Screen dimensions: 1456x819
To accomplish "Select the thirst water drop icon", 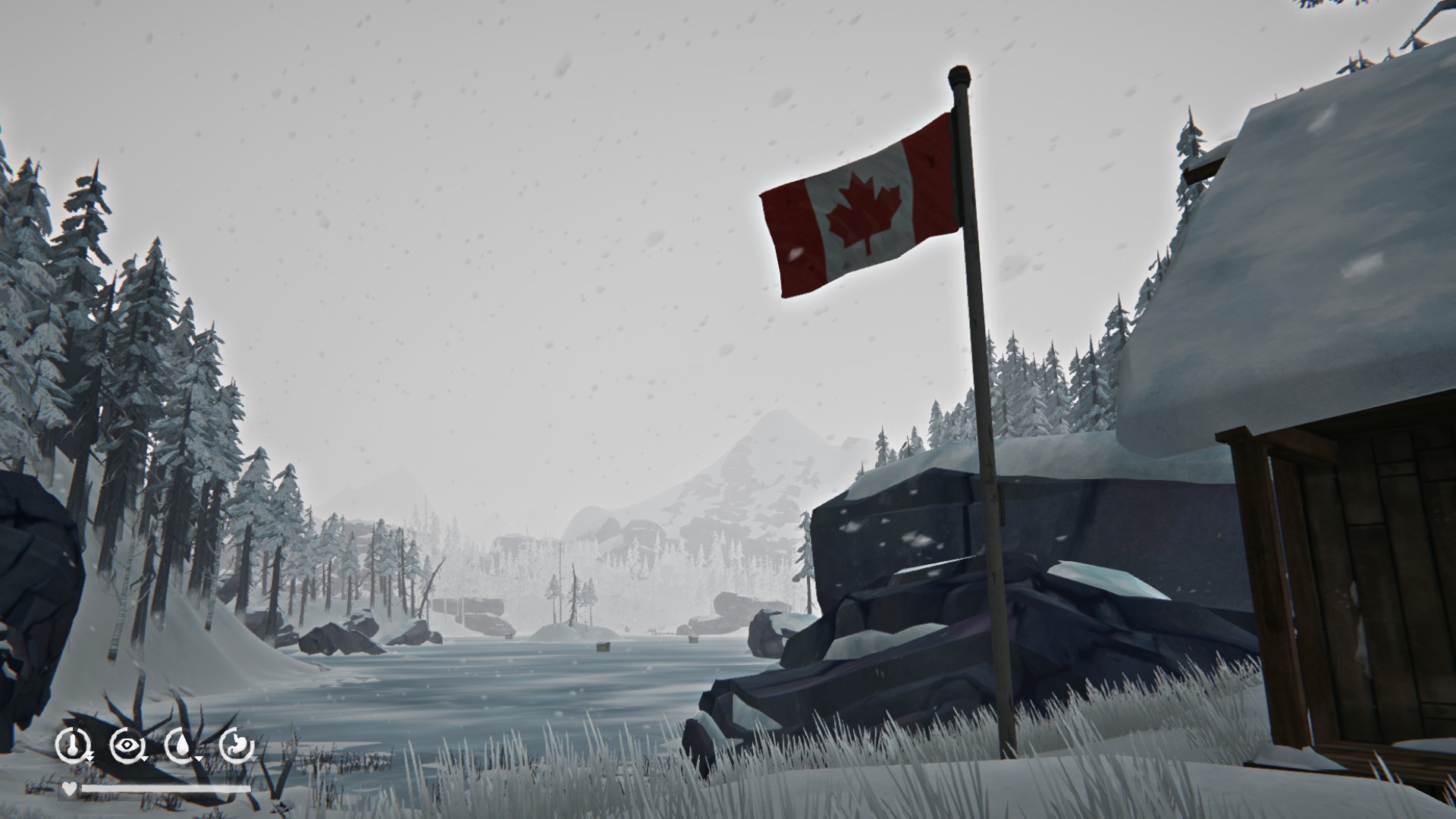I will 182,743.
